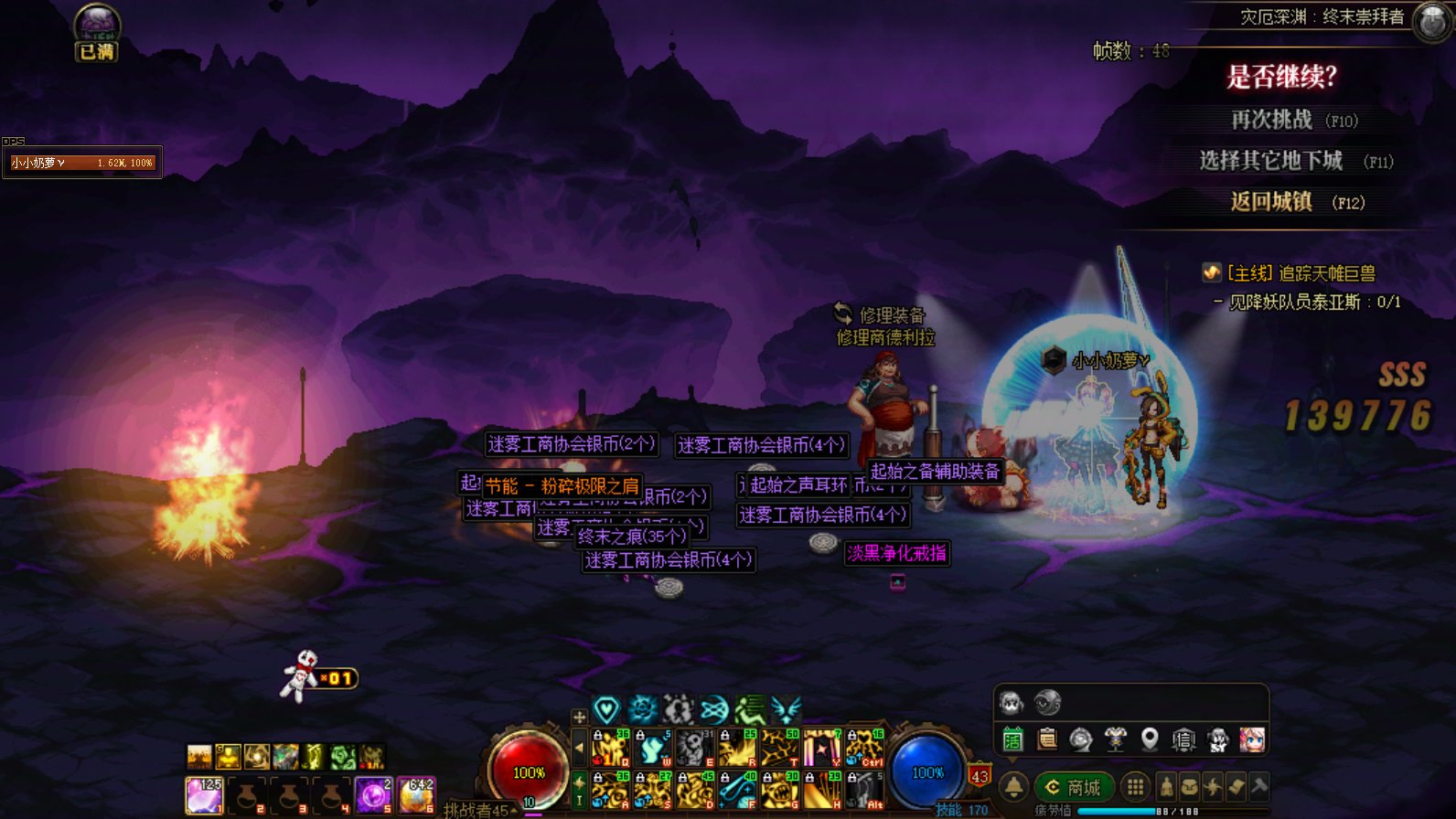Open the armor mannequin equipment icon

coord(1115,739)
